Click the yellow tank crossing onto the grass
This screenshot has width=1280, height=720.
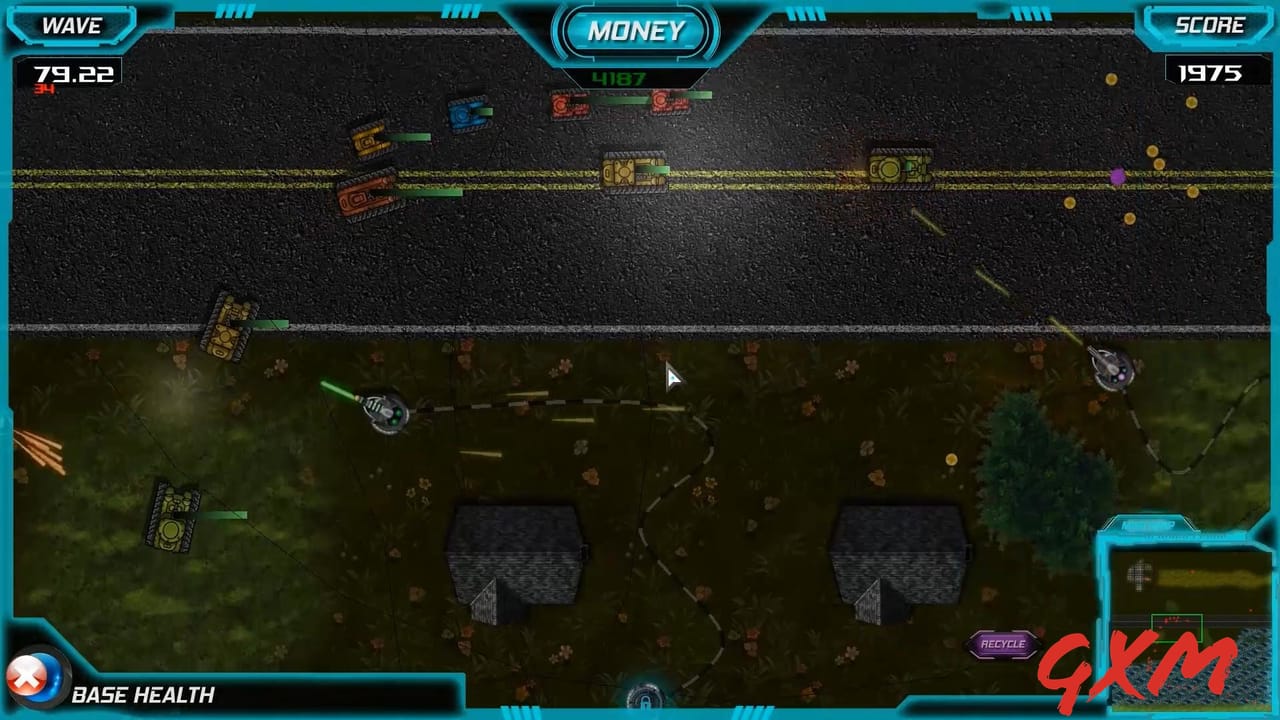point(228,328)
